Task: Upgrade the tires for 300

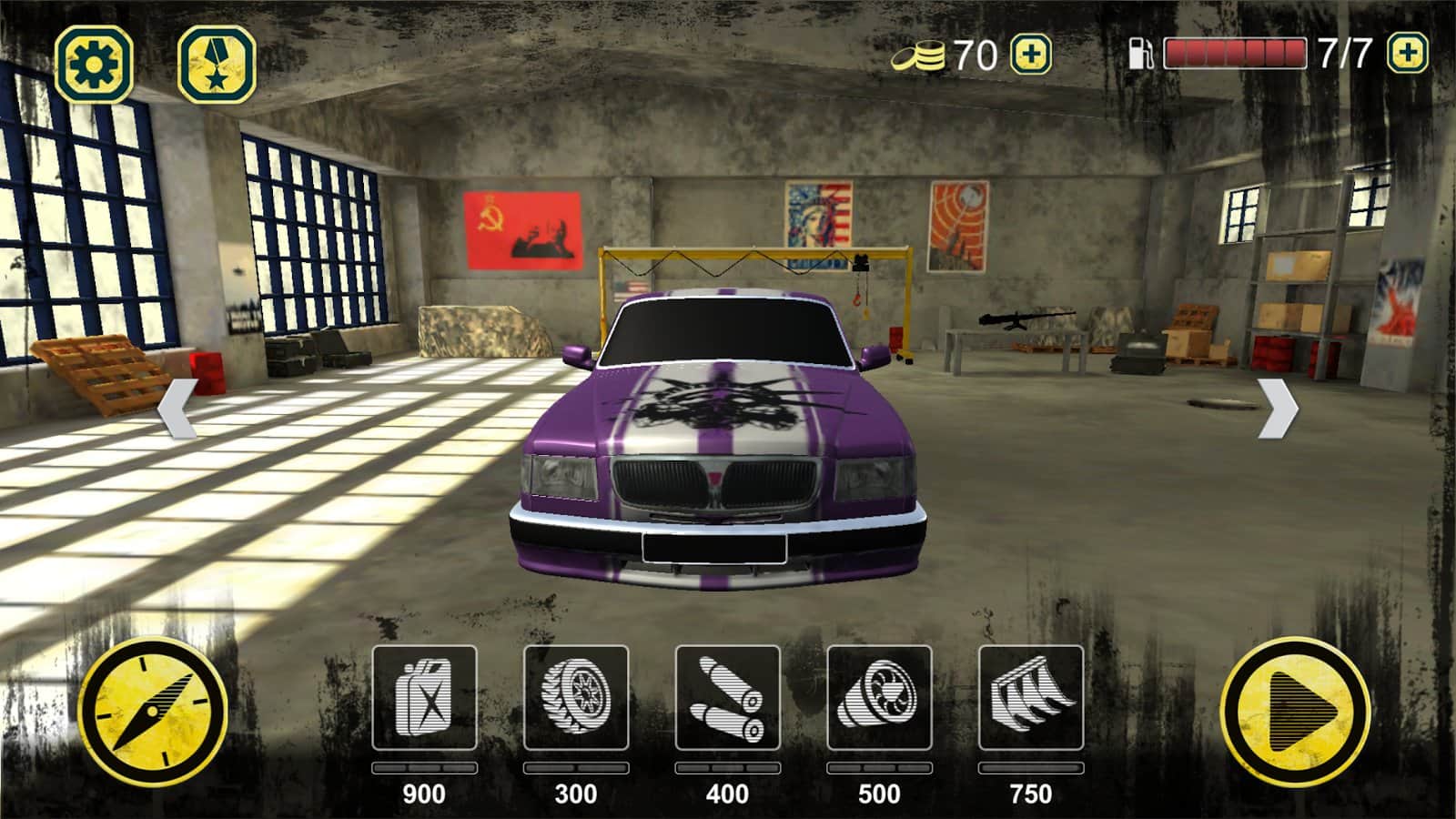Action: (576, 698)
